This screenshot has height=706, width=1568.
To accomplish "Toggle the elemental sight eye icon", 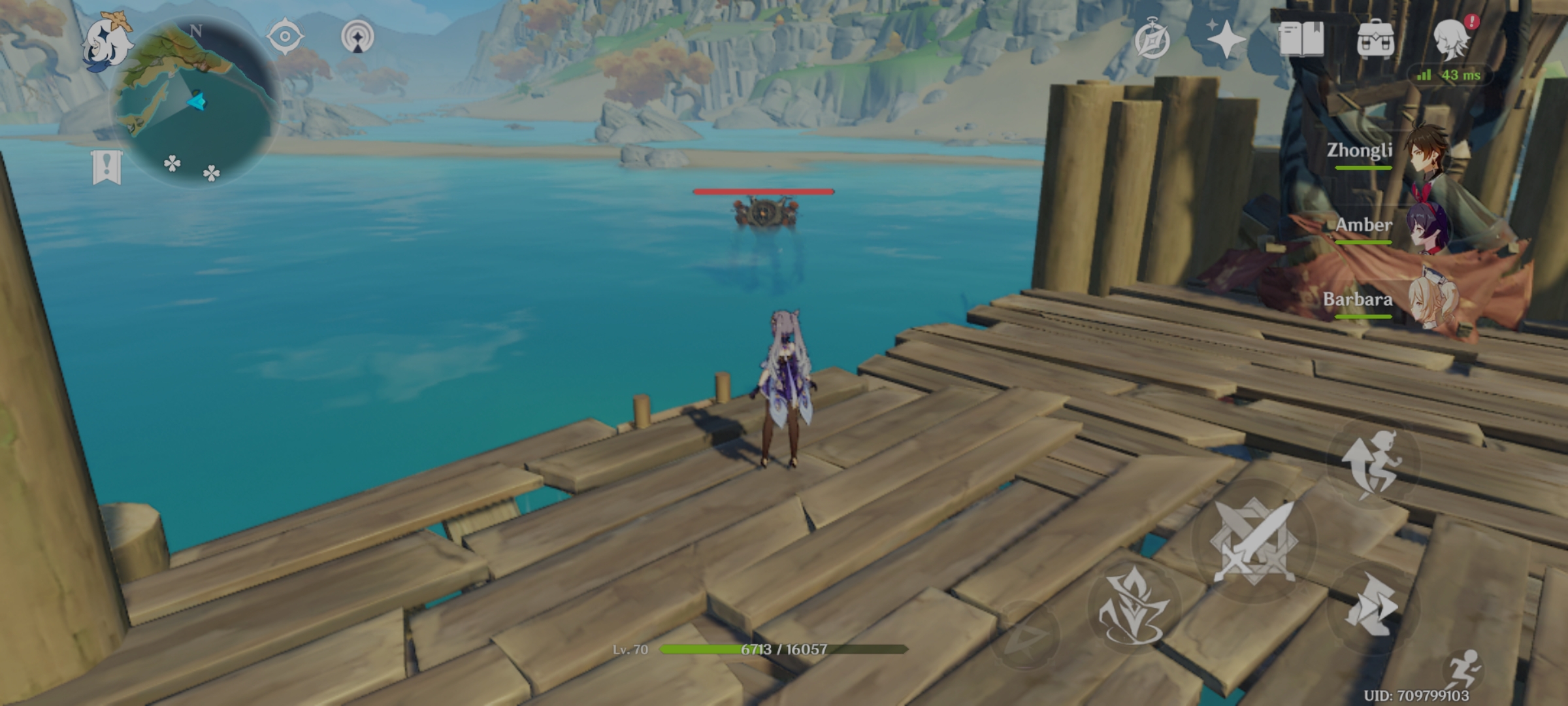I will click(285, 36).
